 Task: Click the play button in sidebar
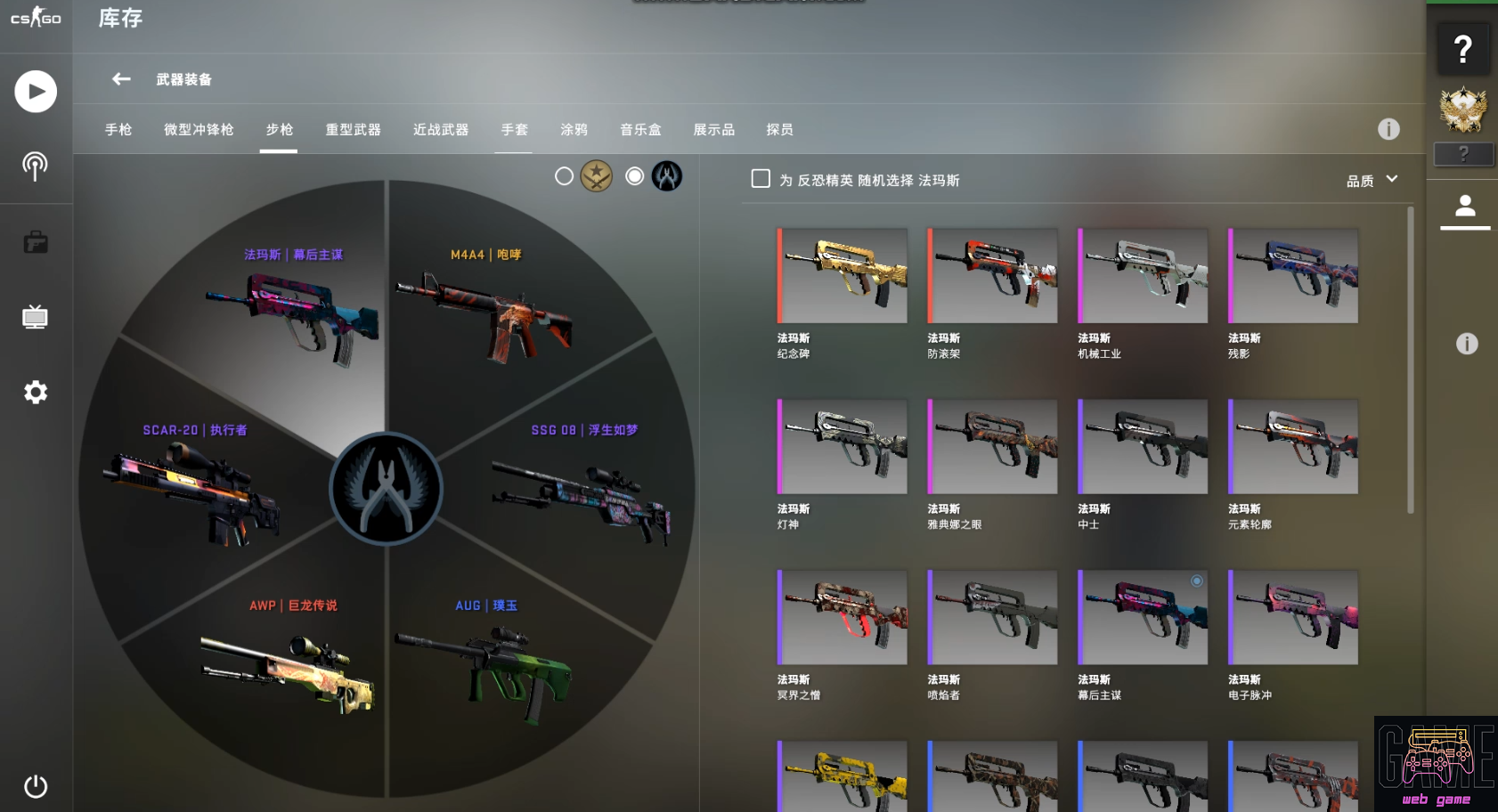(x=36, y=92)
